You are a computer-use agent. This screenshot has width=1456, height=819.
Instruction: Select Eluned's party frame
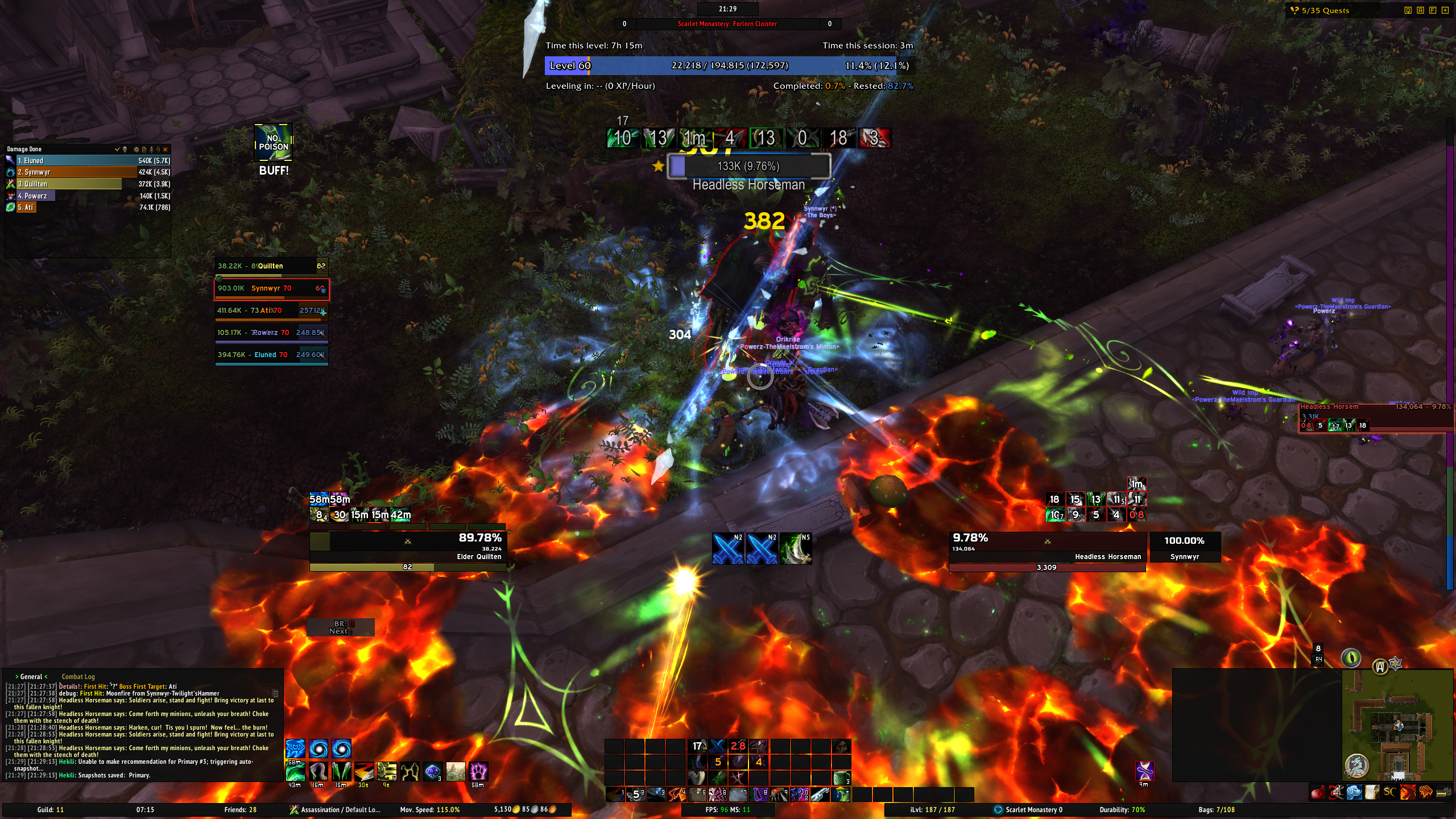pos(271,355)
